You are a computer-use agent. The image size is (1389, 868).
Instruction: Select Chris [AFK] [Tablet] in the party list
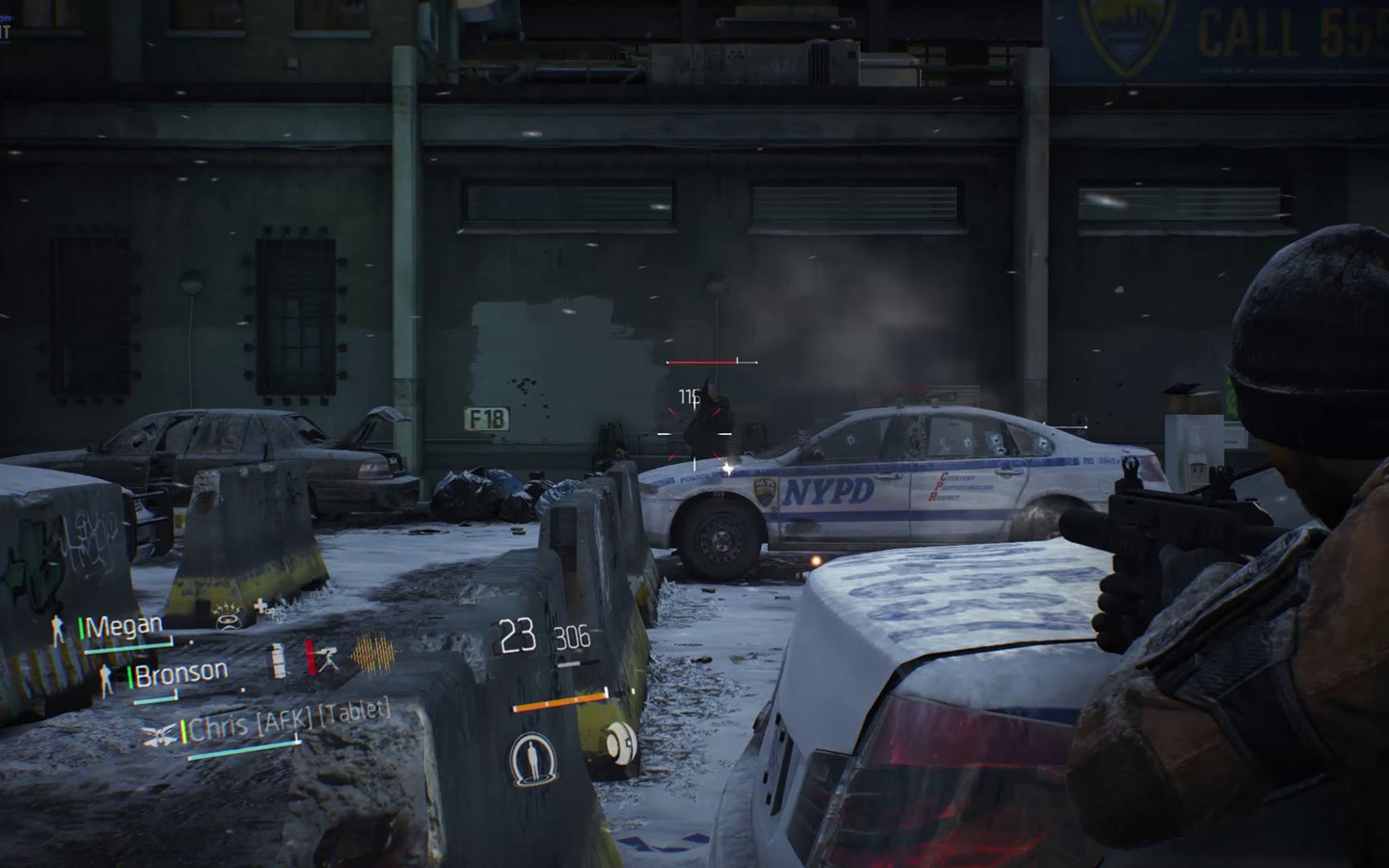point(288,719)
